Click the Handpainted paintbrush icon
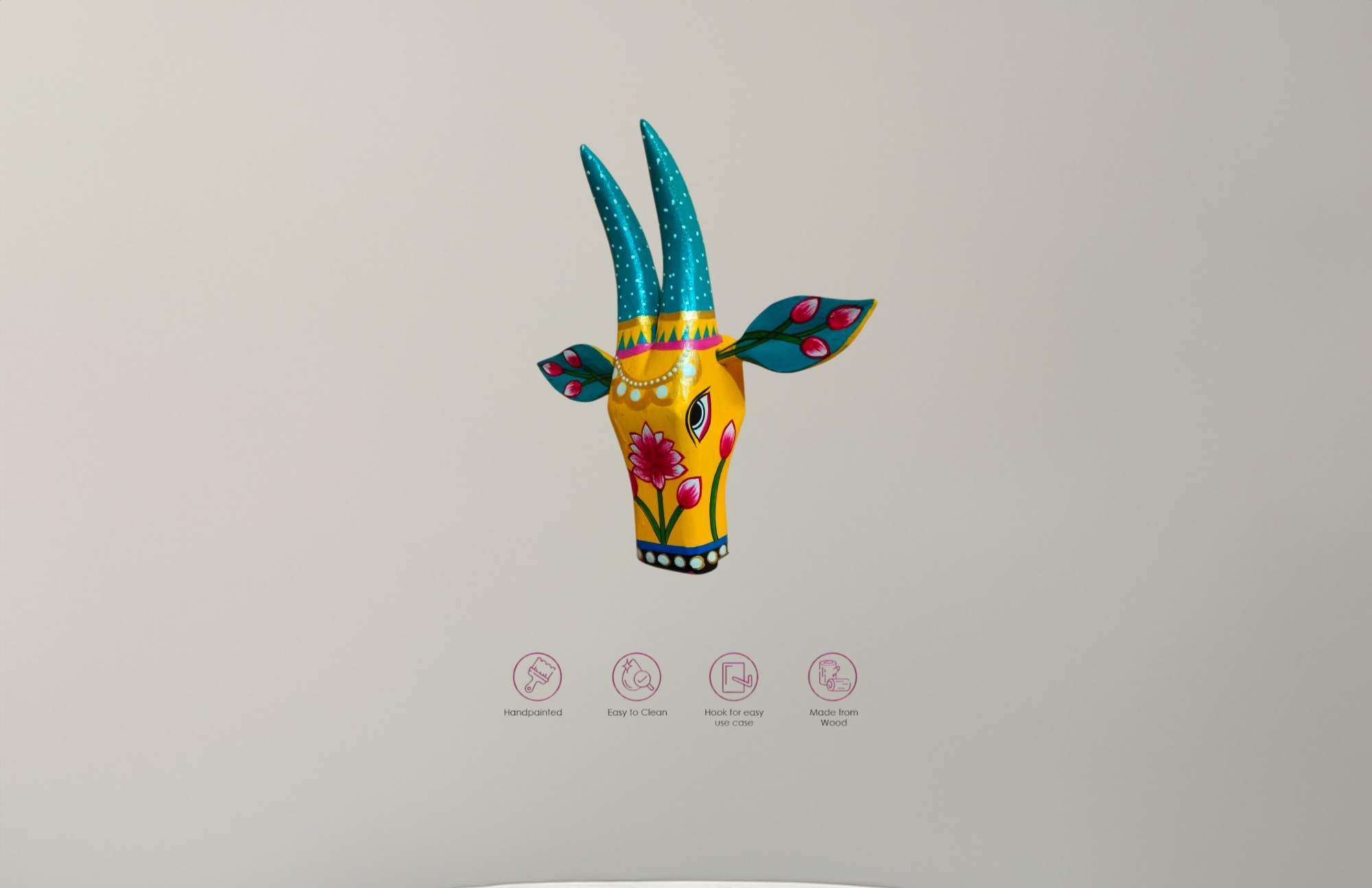The height and width of the screenshot is (888, 1372). tap(537, 677)
